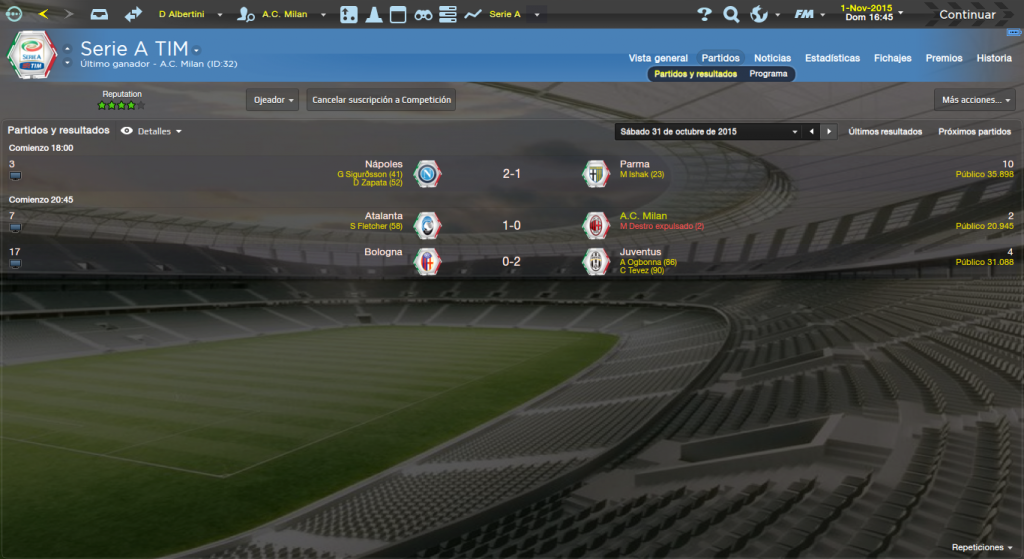Open the Ojeador dropdown
The image size is (1024, 559).
tap(272, 100)
